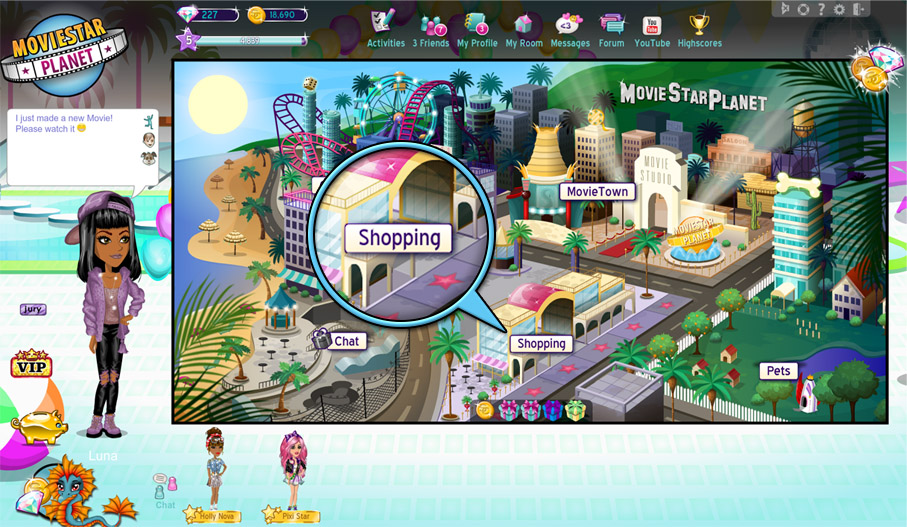Visit the Pets location
This screenshot has width=907, height=527.
coord(778,371)
